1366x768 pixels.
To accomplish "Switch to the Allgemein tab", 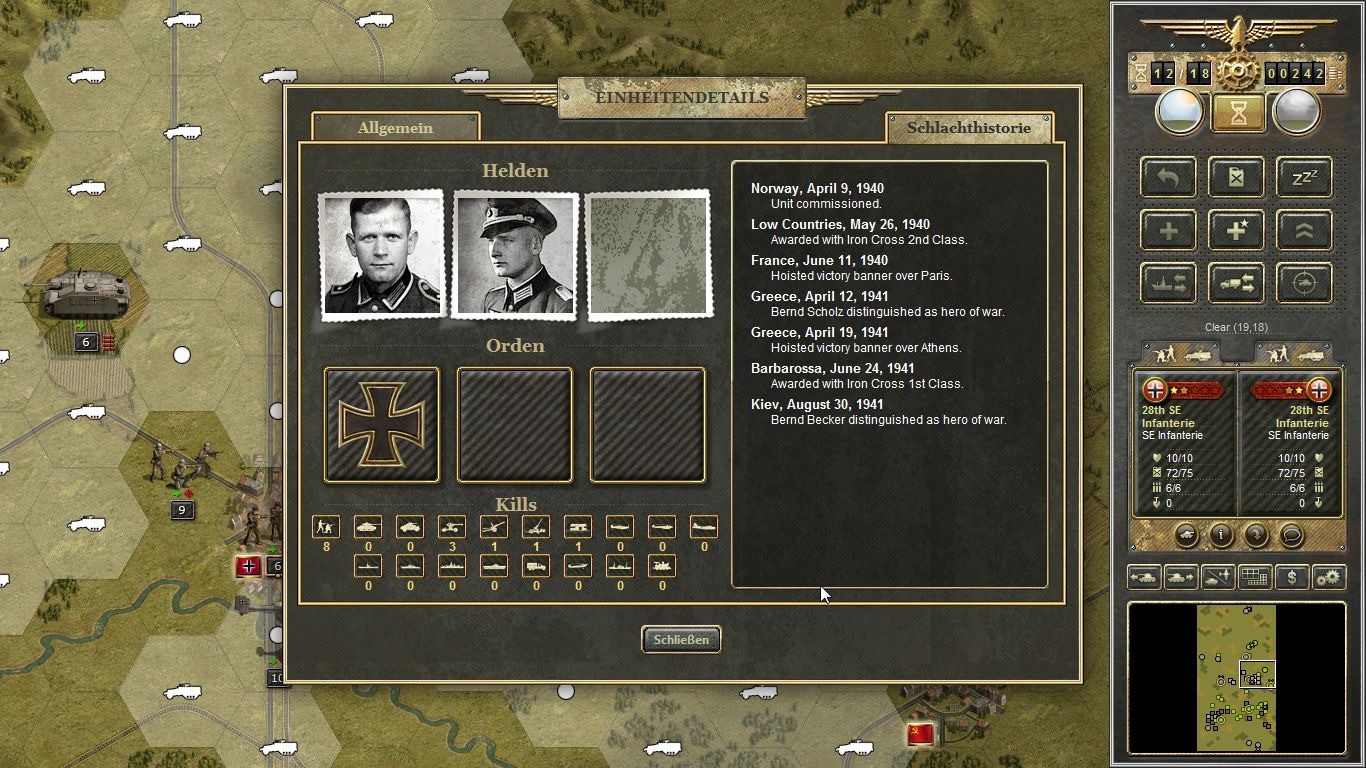I will click(x=395, y=128).
